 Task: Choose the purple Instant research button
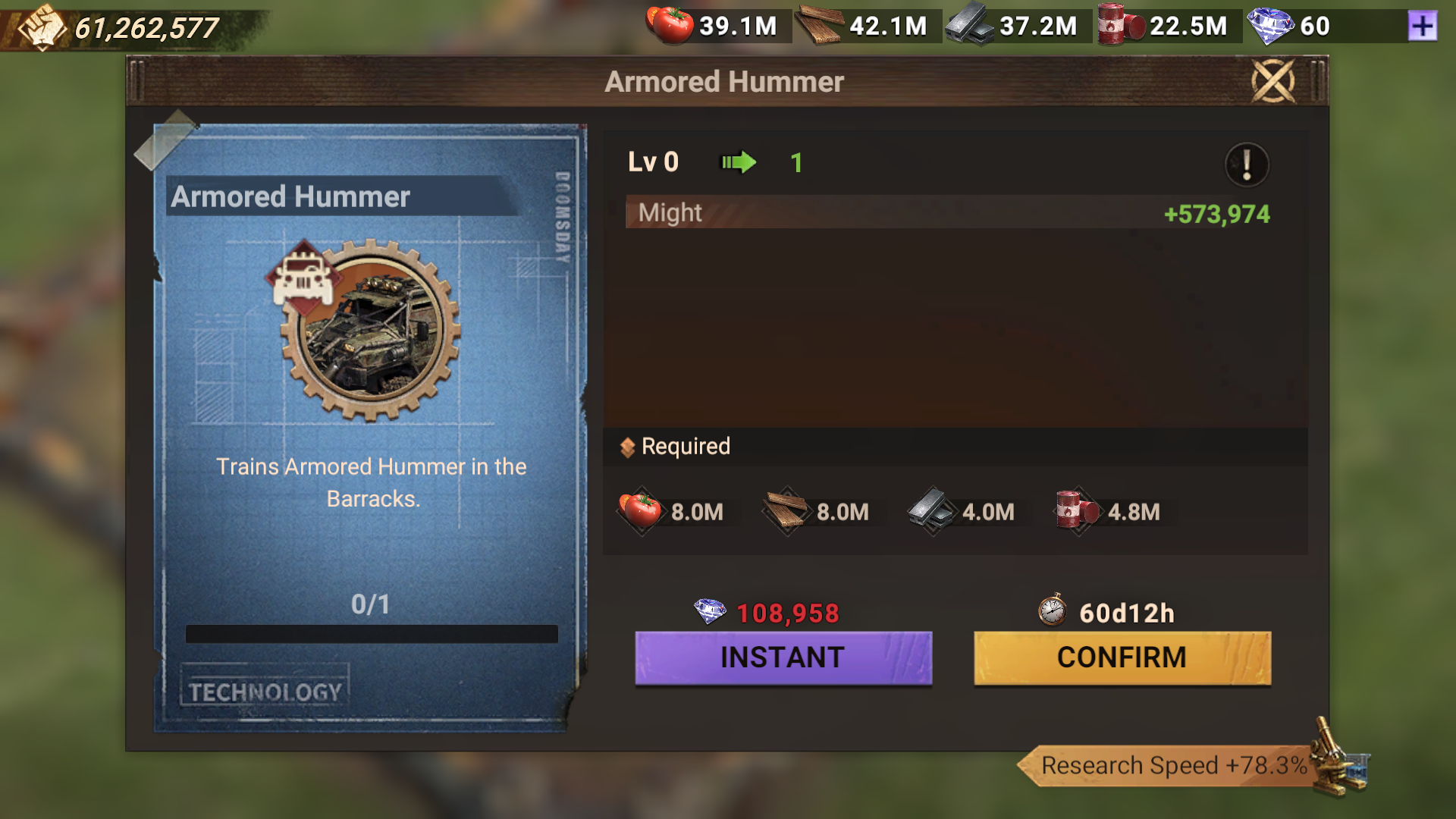coord(783,657)
